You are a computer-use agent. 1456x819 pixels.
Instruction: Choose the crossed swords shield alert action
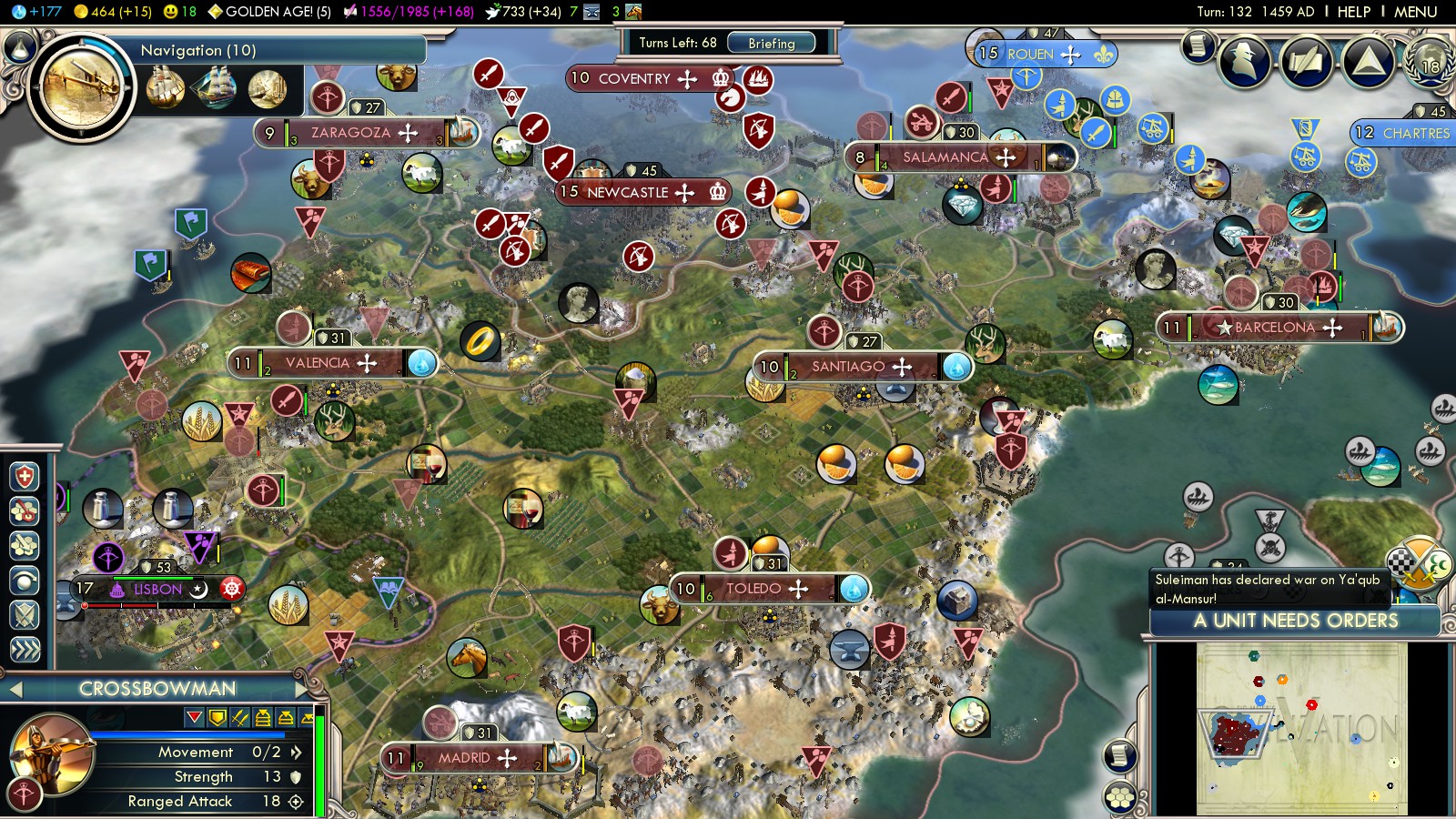pyautogui.click(x=25, y=615)
